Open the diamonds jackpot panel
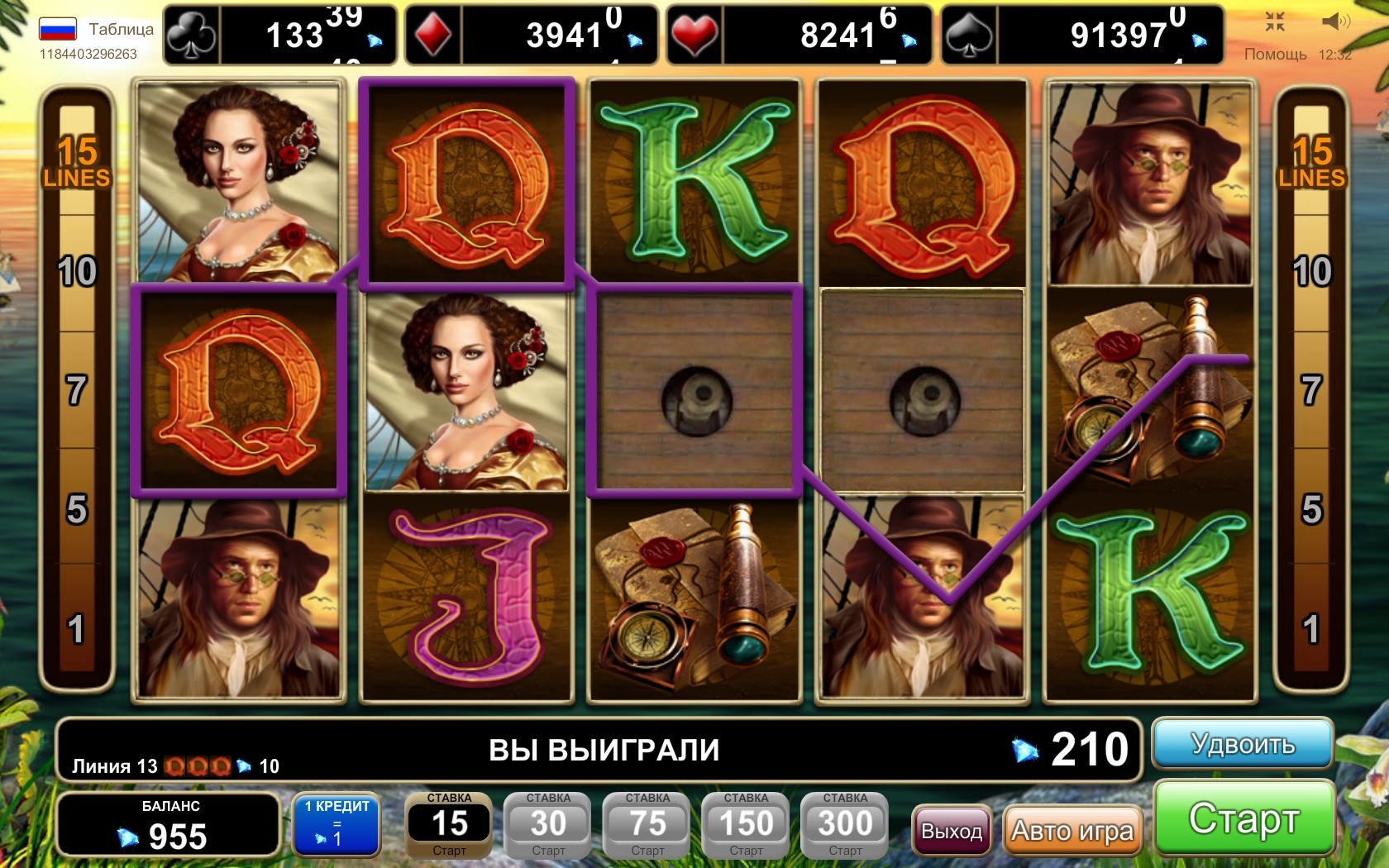Screen dimensions: 1389x868 click(531, 35)
